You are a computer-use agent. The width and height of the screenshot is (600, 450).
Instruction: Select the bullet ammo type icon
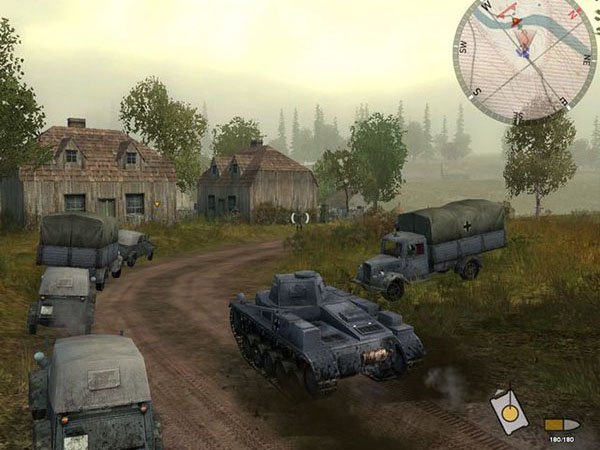[562, 424]
